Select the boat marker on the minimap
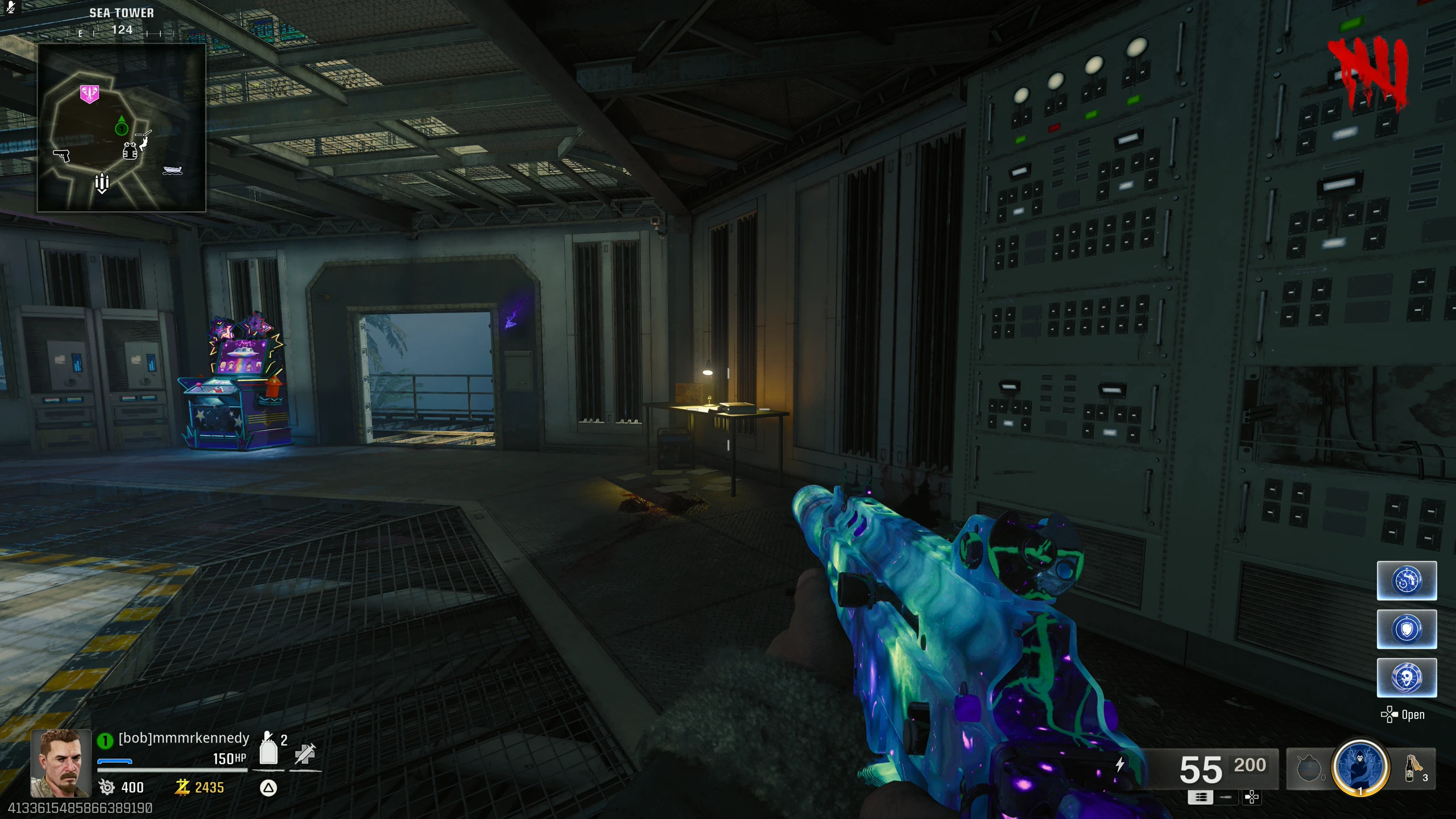Screen dimensions: 1456x819 pos(172,170)
